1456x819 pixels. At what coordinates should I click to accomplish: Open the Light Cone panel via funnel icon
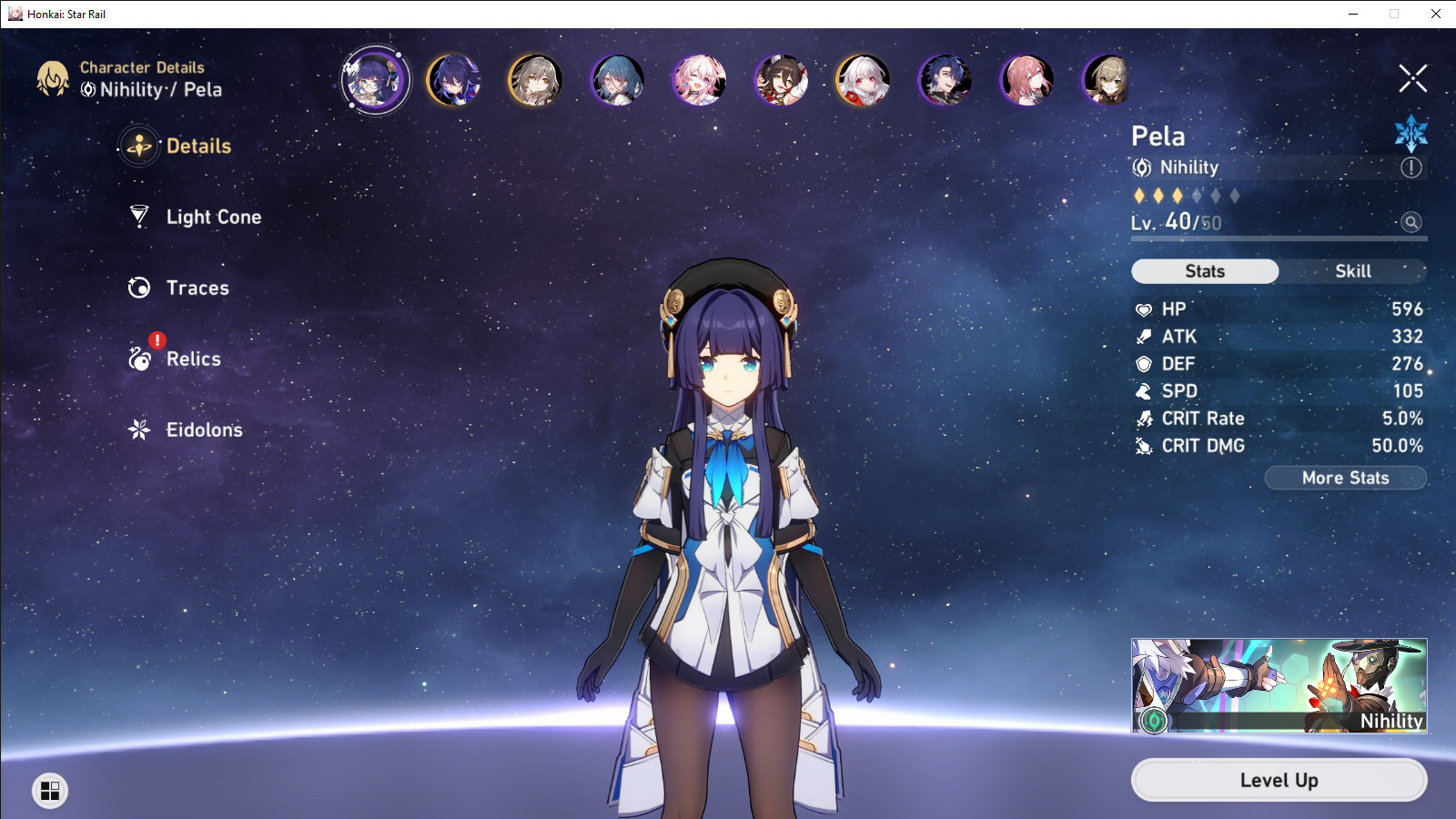coord(138,217)
